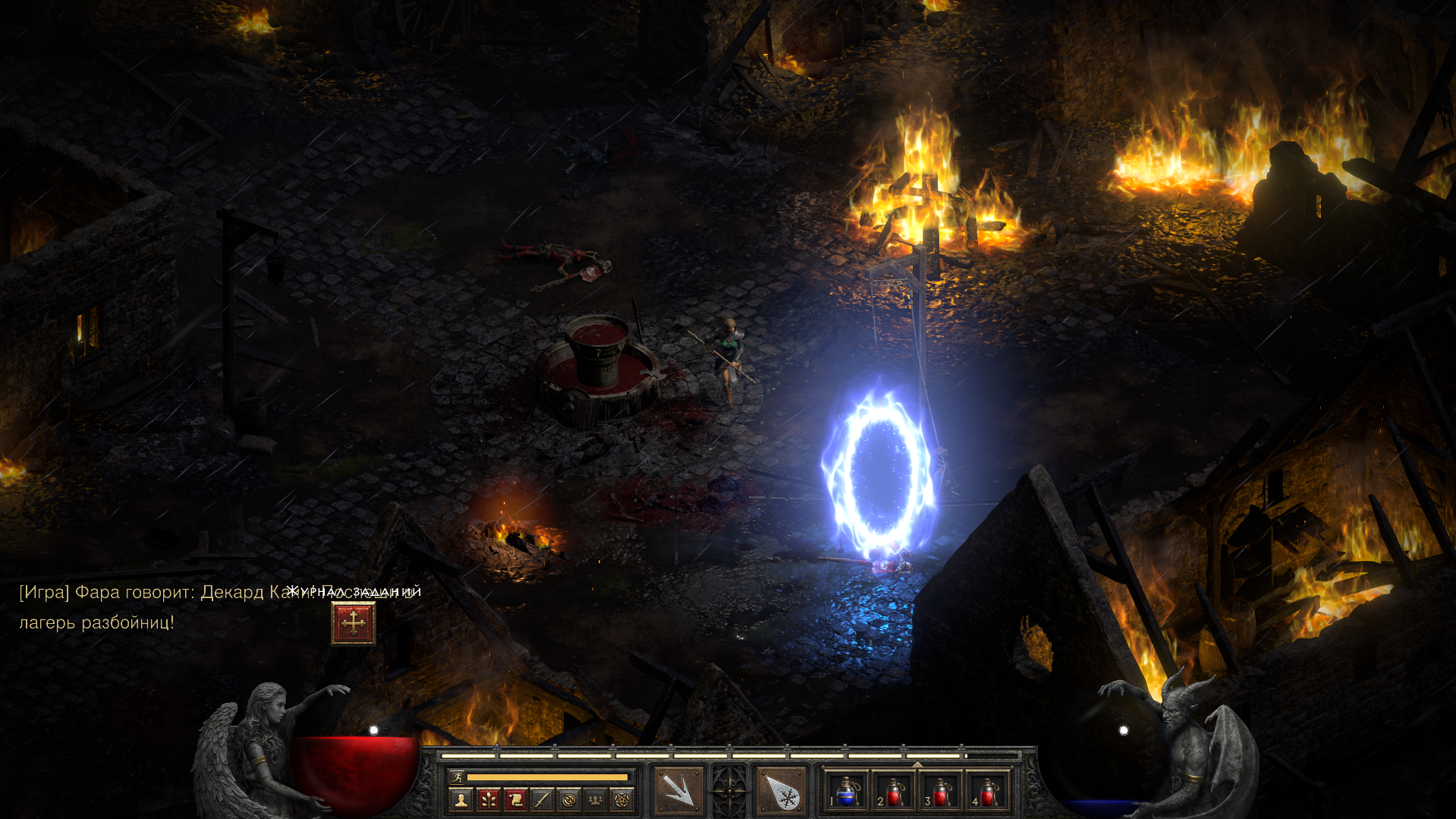Image resolution: width=1456 pixels, height=819 pixels.
Task: Use the red health potion in belt slot 4
Action: tap(987, 791)
